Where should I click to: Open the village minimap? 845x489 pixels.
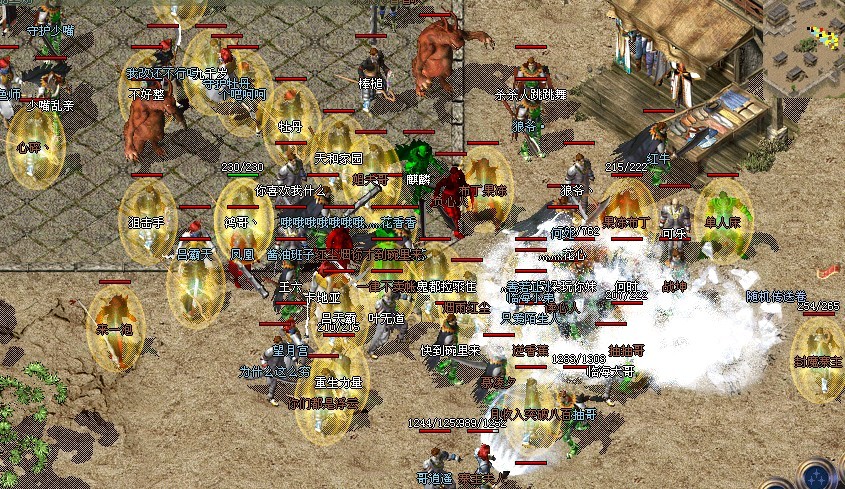click(804, 40)
